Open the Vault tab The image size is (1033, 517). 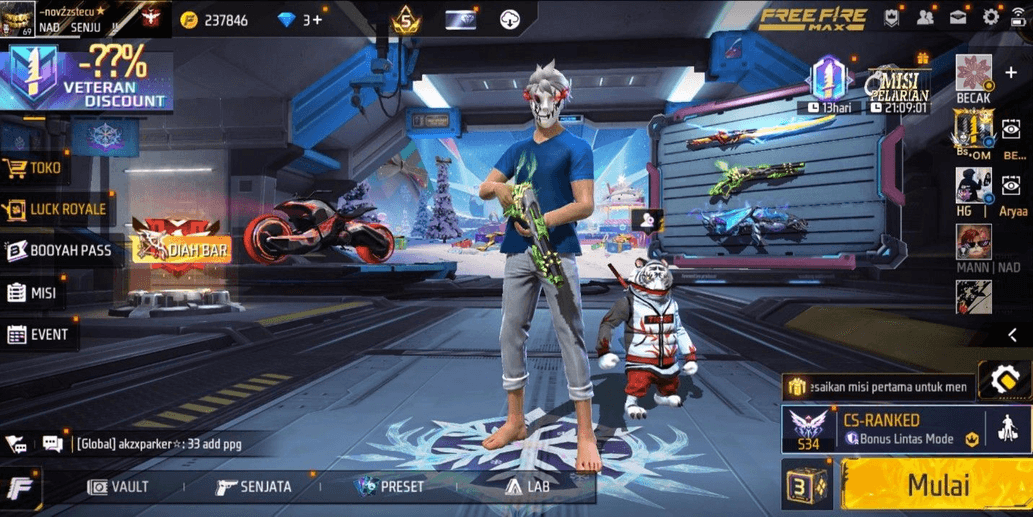118,487
